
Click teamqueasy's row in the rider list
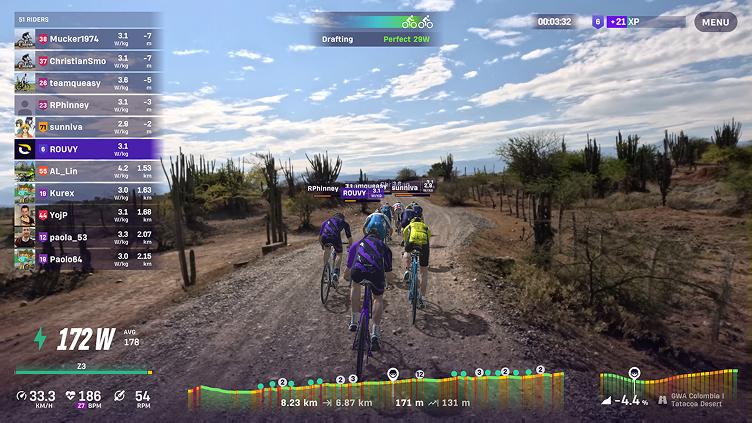[x=88, y=83]
